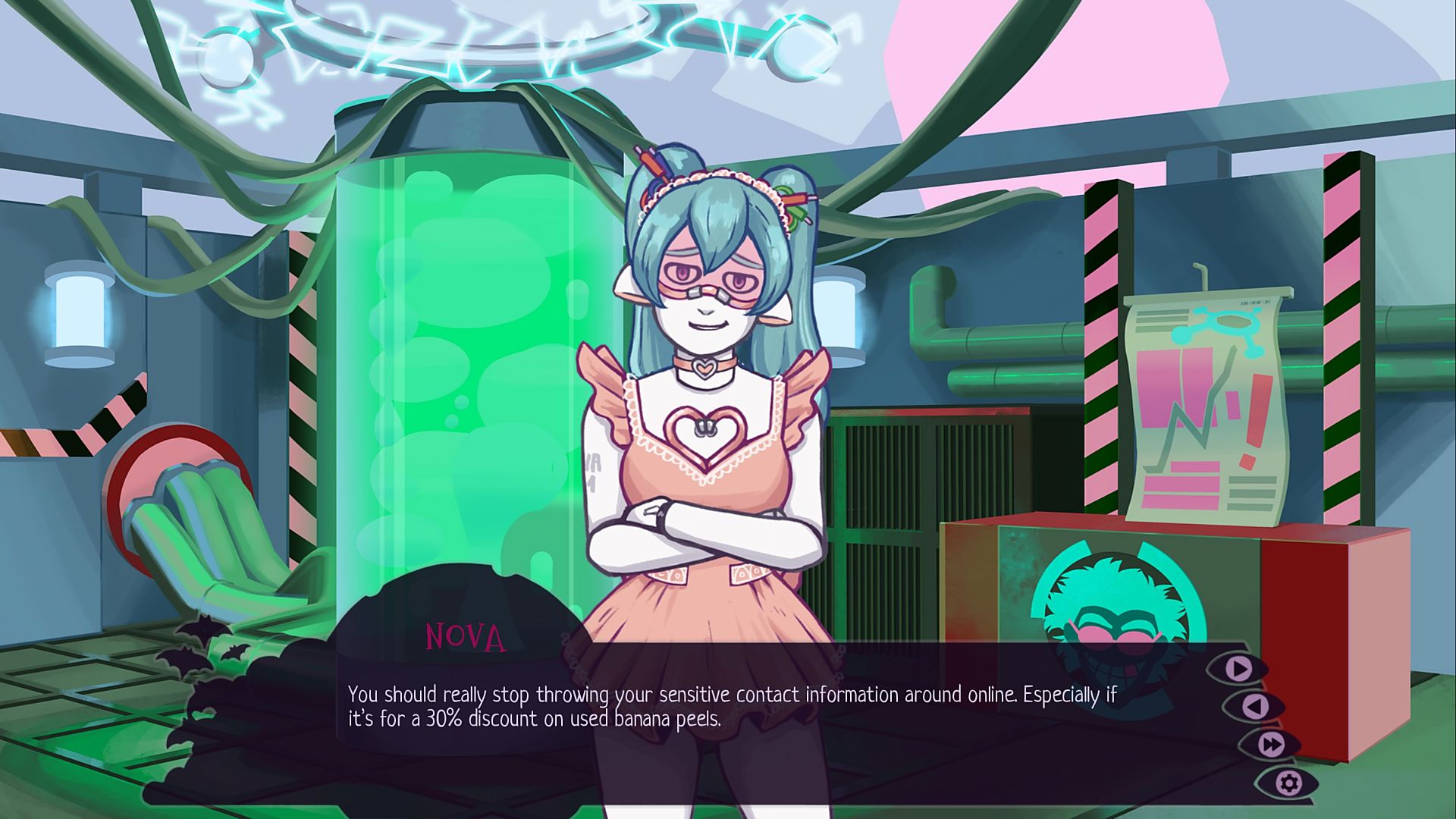Open settings with the gear icon
The height and width of the screenshot is (819, 1456).
pos(1288,783)
